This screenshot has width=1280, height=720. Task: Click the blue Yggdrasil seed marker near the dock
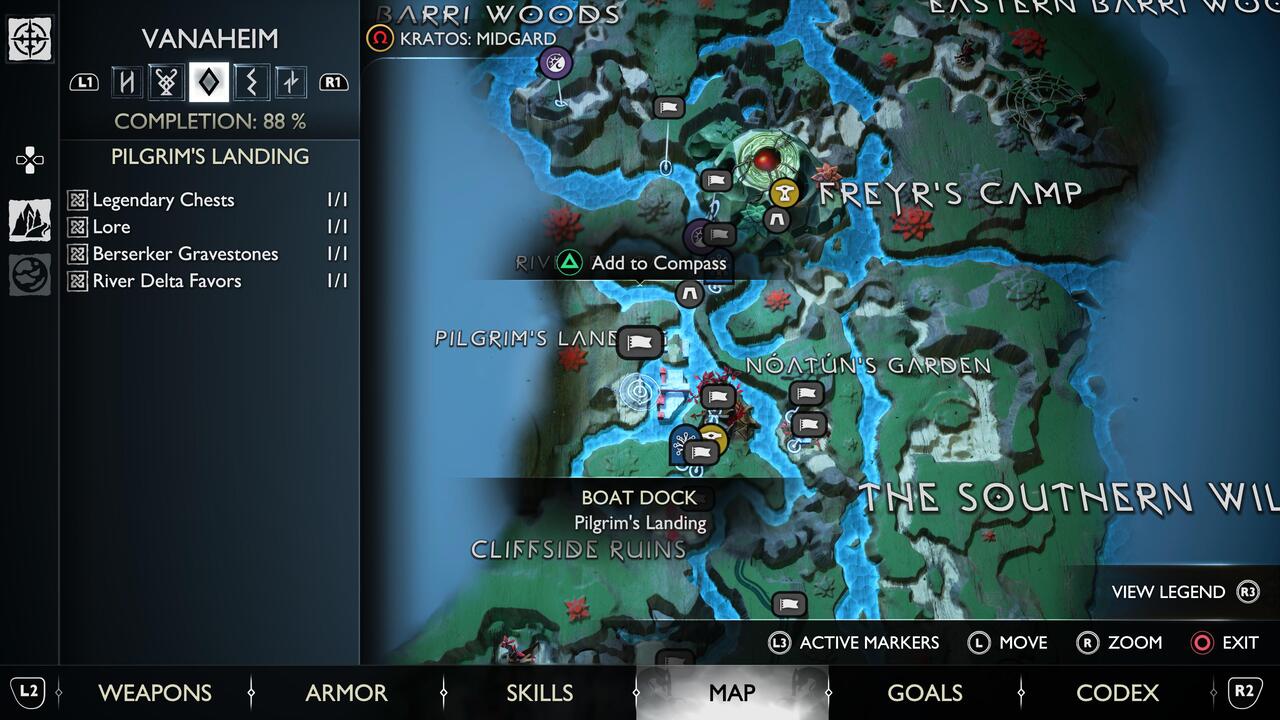683,437
